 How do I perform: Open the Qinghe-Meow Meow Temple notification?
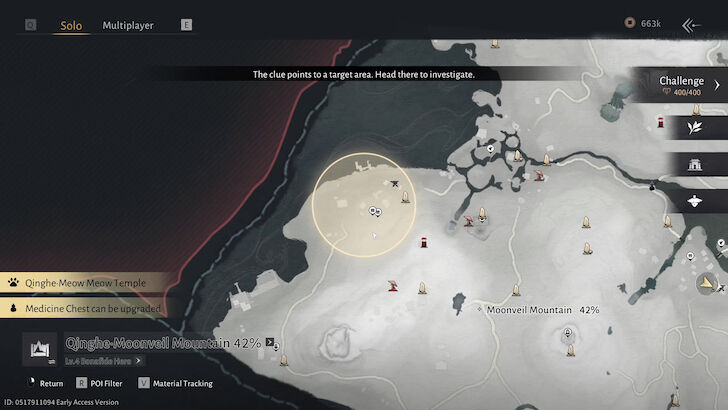[x=85, y=283]
